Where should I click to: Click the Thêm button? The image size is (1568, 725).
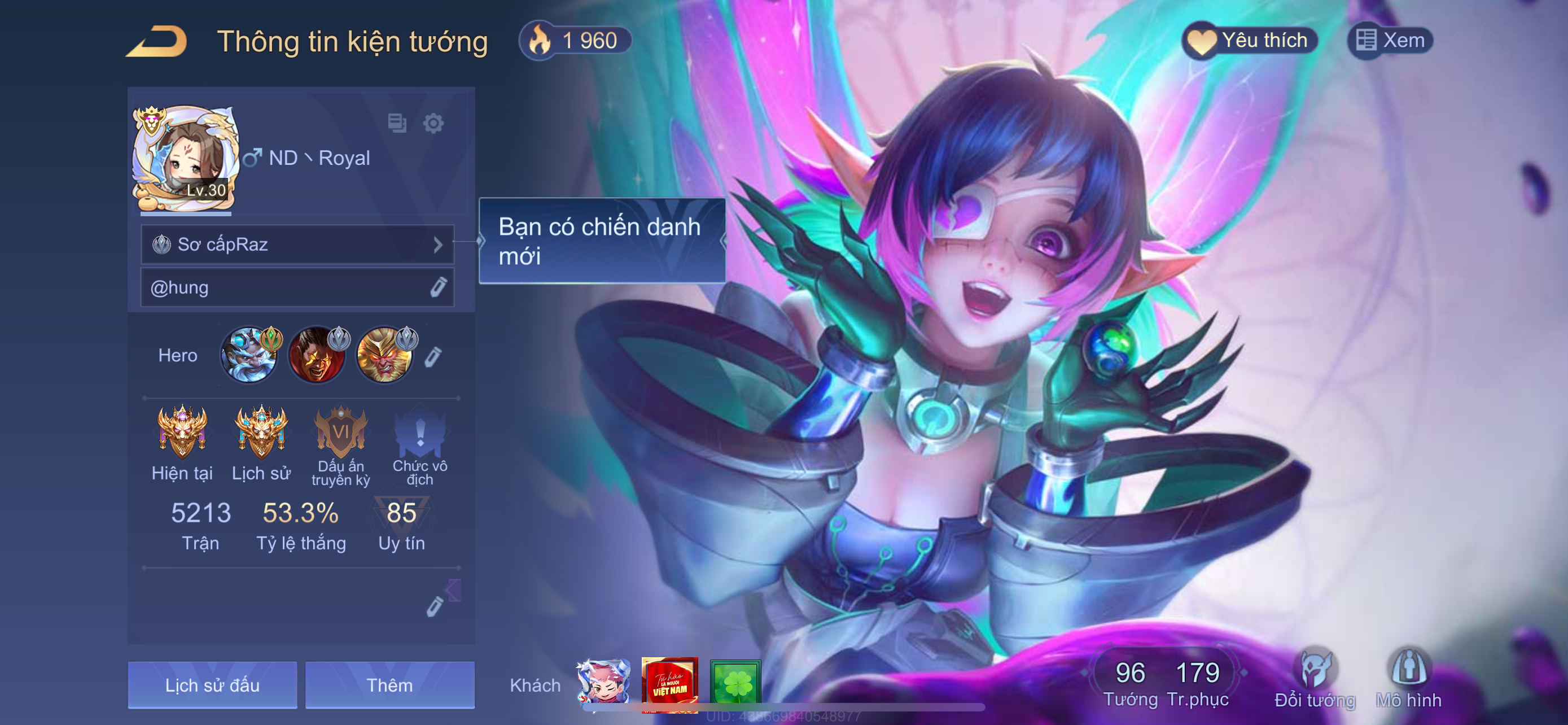(x=389, y=685)
